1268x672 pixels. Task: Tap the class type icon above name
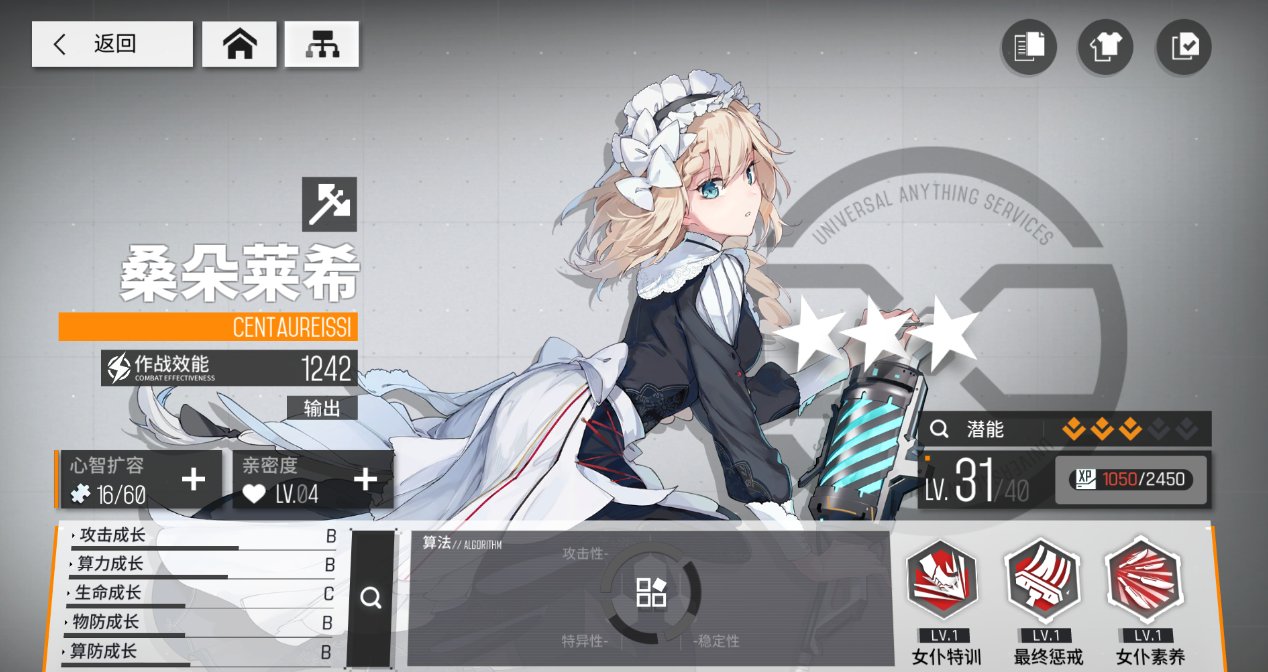click(329, 204)
